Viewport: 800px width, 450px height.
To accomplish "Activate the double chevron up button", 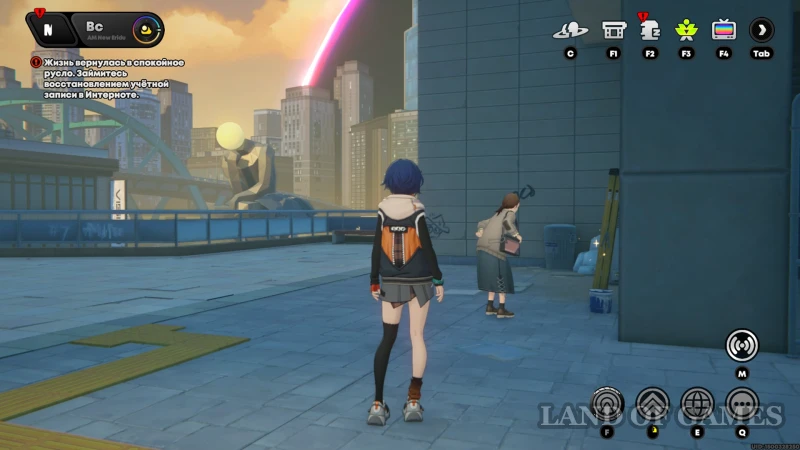I will tap(652, 404).
